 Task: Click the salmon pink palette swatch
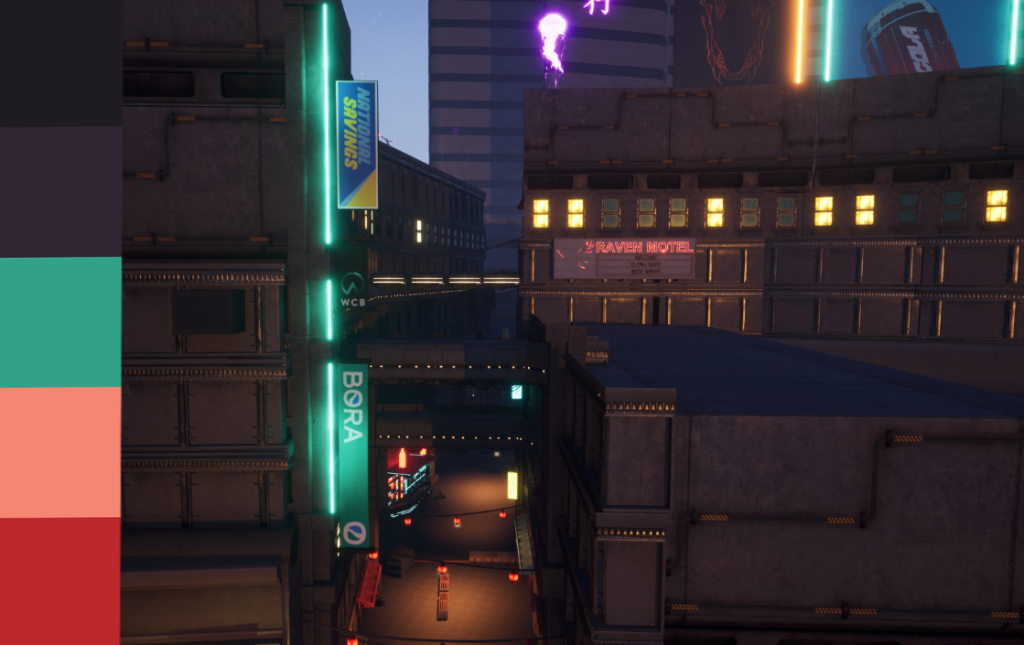[60, 452]
